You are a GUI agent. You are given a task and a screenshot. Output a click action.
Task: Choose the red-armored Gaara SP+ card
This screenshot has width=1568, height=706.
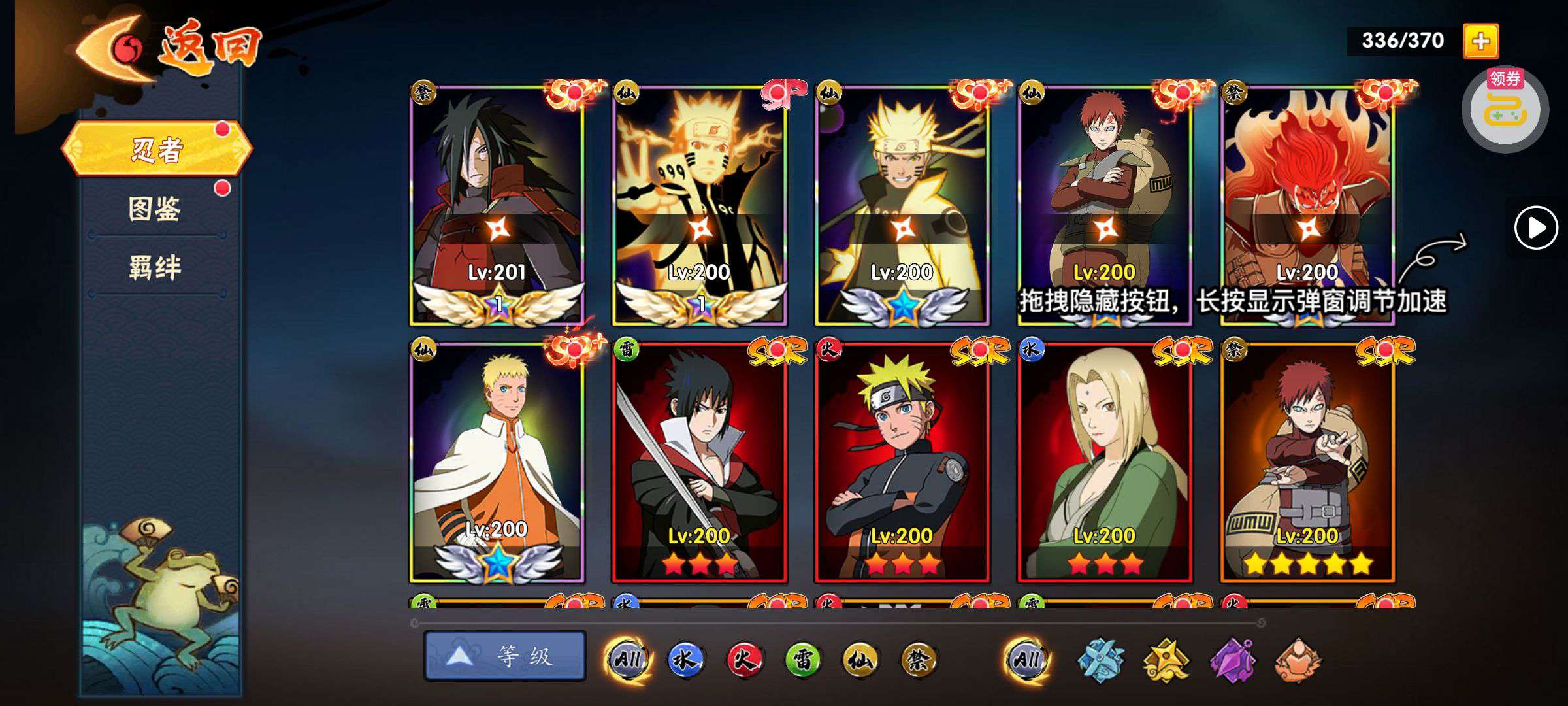pyautogui.click(x=1104, y=196)
